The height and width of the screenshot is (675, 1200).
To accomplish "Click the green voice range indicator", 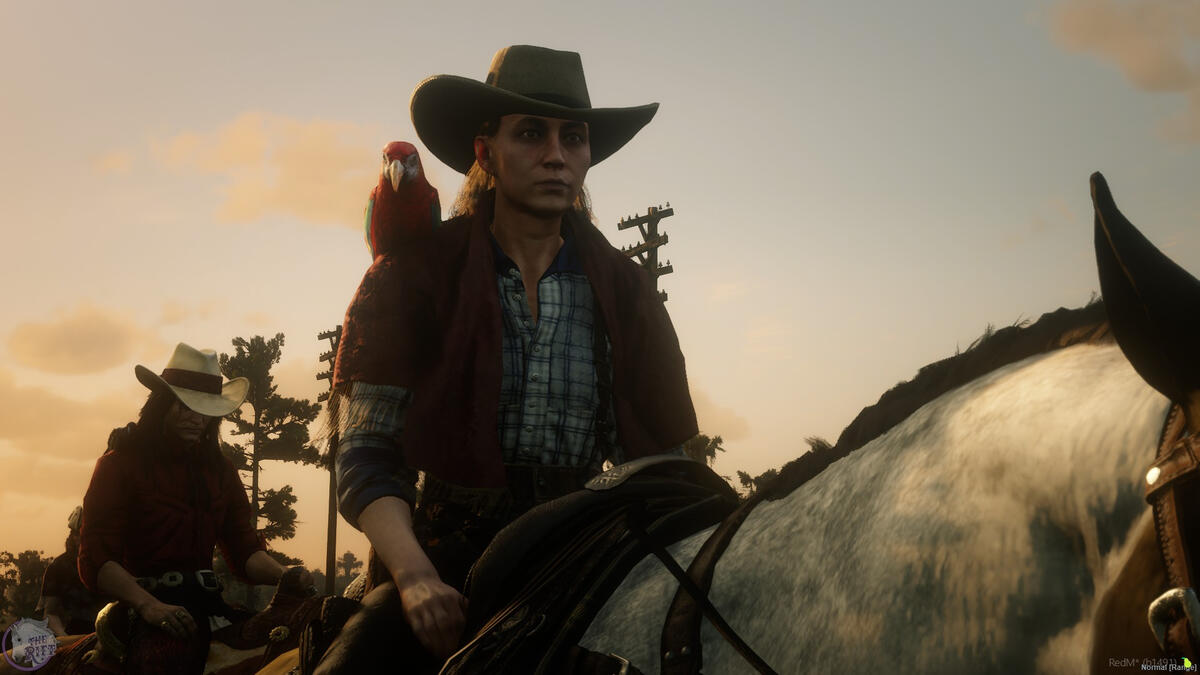I will coord(1188,661).
